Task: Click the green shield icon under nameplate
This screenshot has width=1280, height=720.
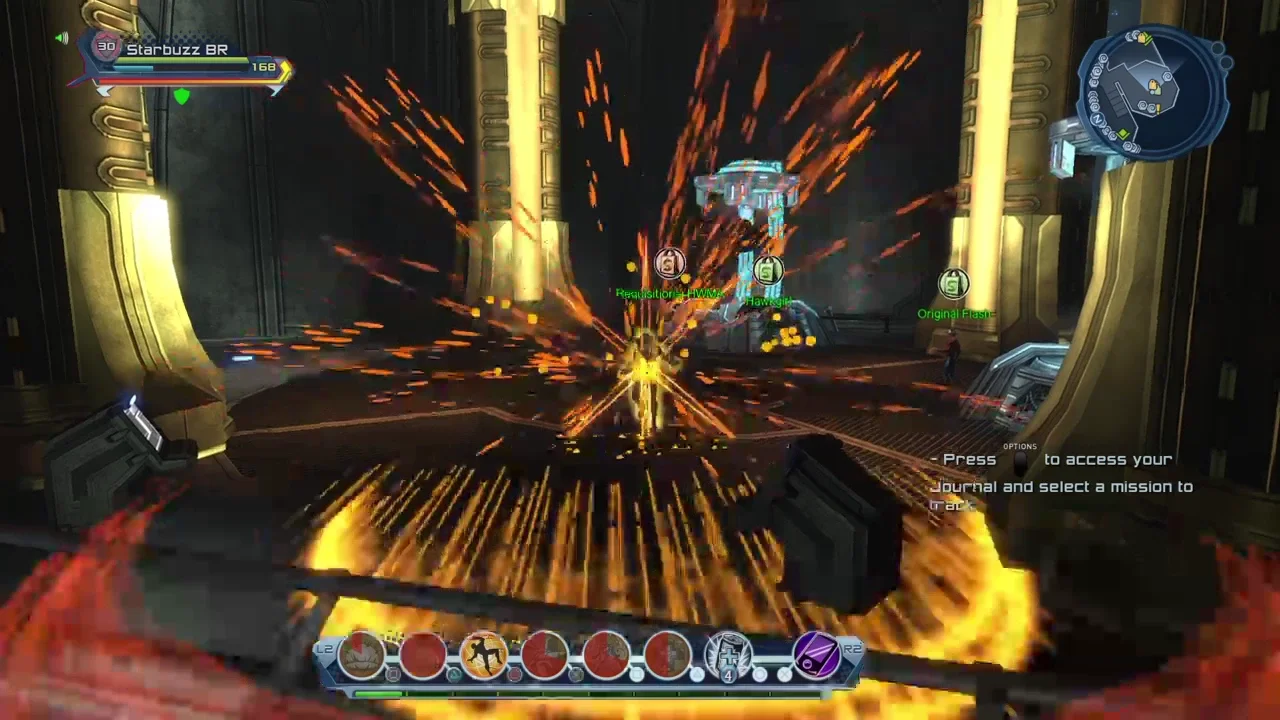Action: click(181, 96)
